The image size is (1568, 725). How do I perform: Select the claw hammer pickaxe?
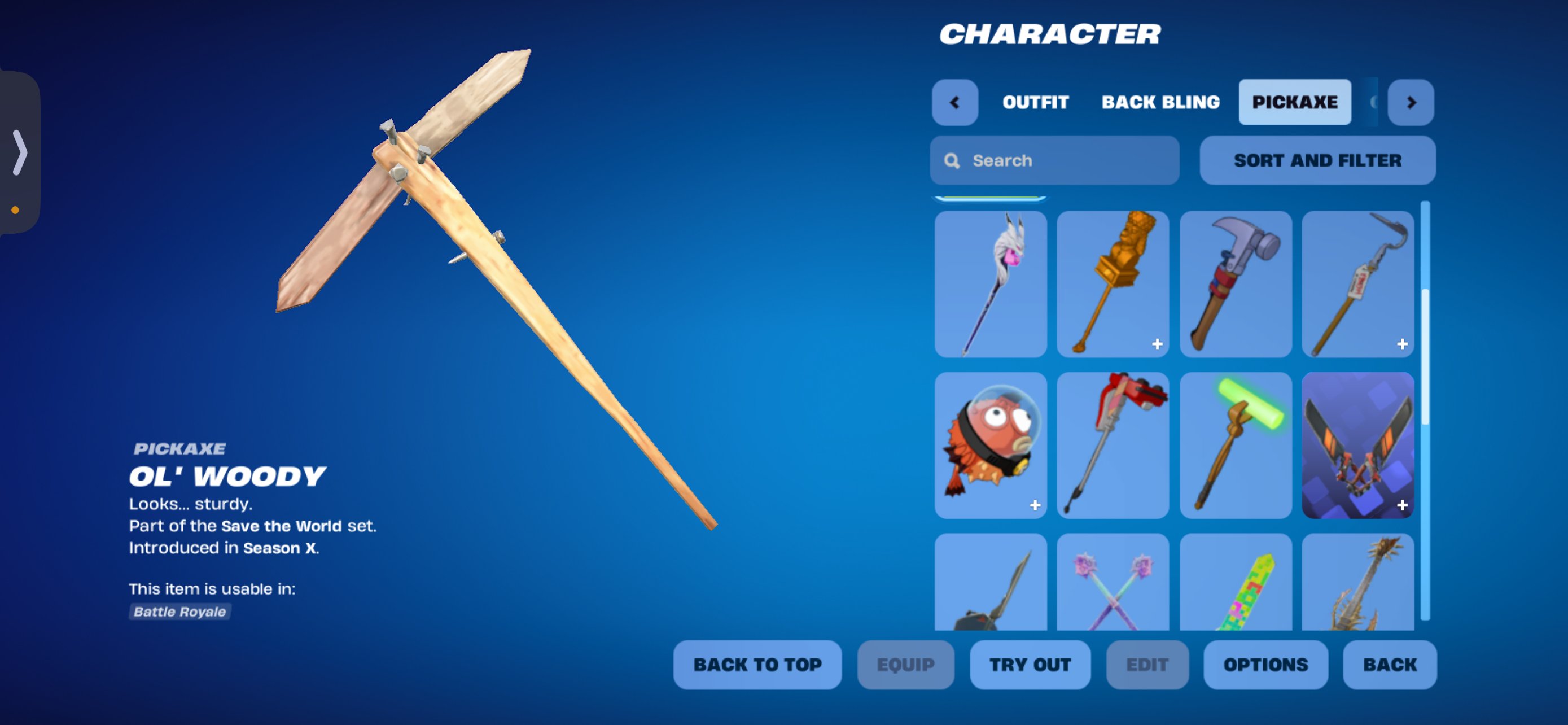point(1235,283)
